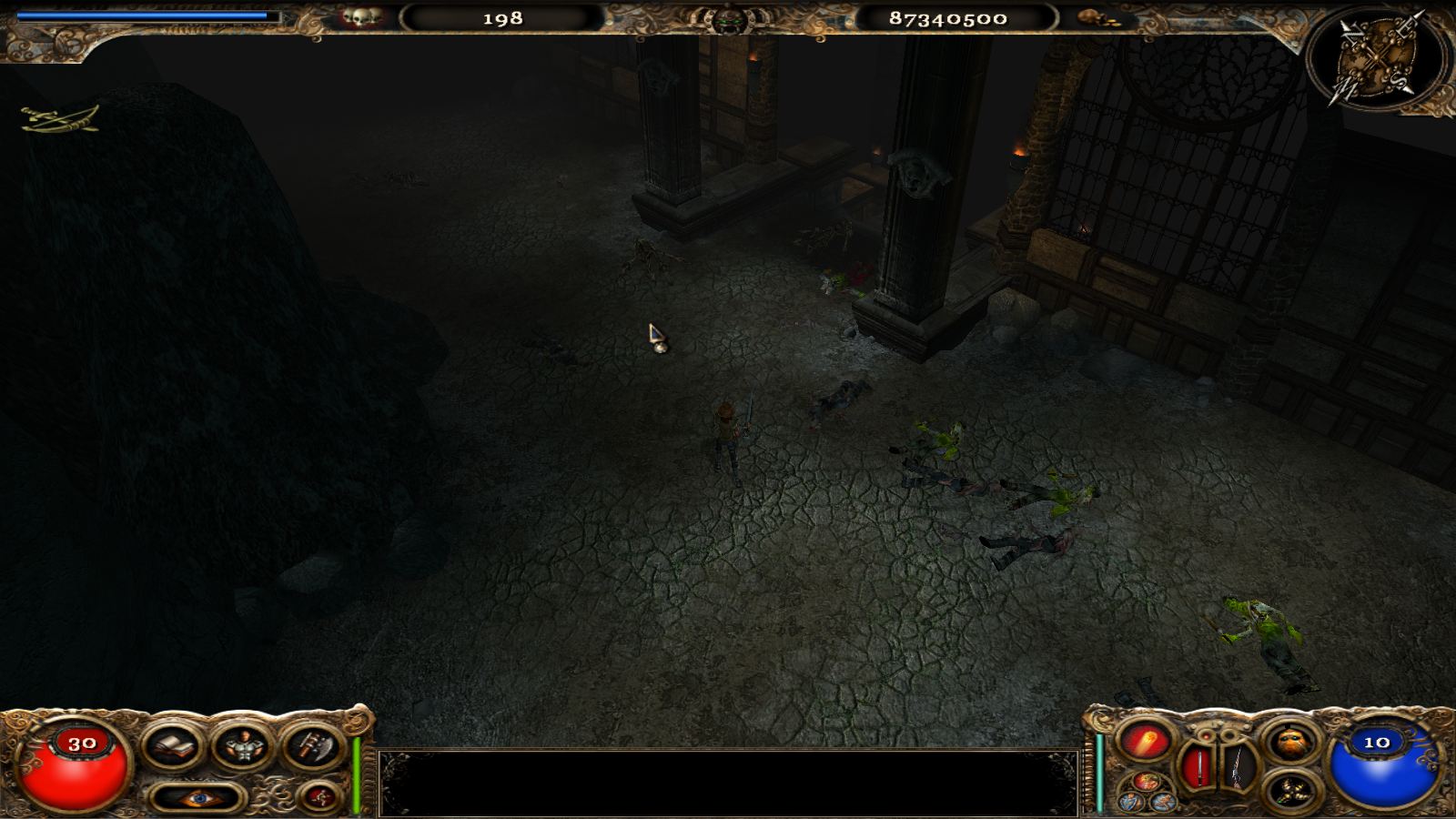The height and width of the screenshot is (819, 1456).
Task: Select the running figure stance icon
Action: [1161, 802]
